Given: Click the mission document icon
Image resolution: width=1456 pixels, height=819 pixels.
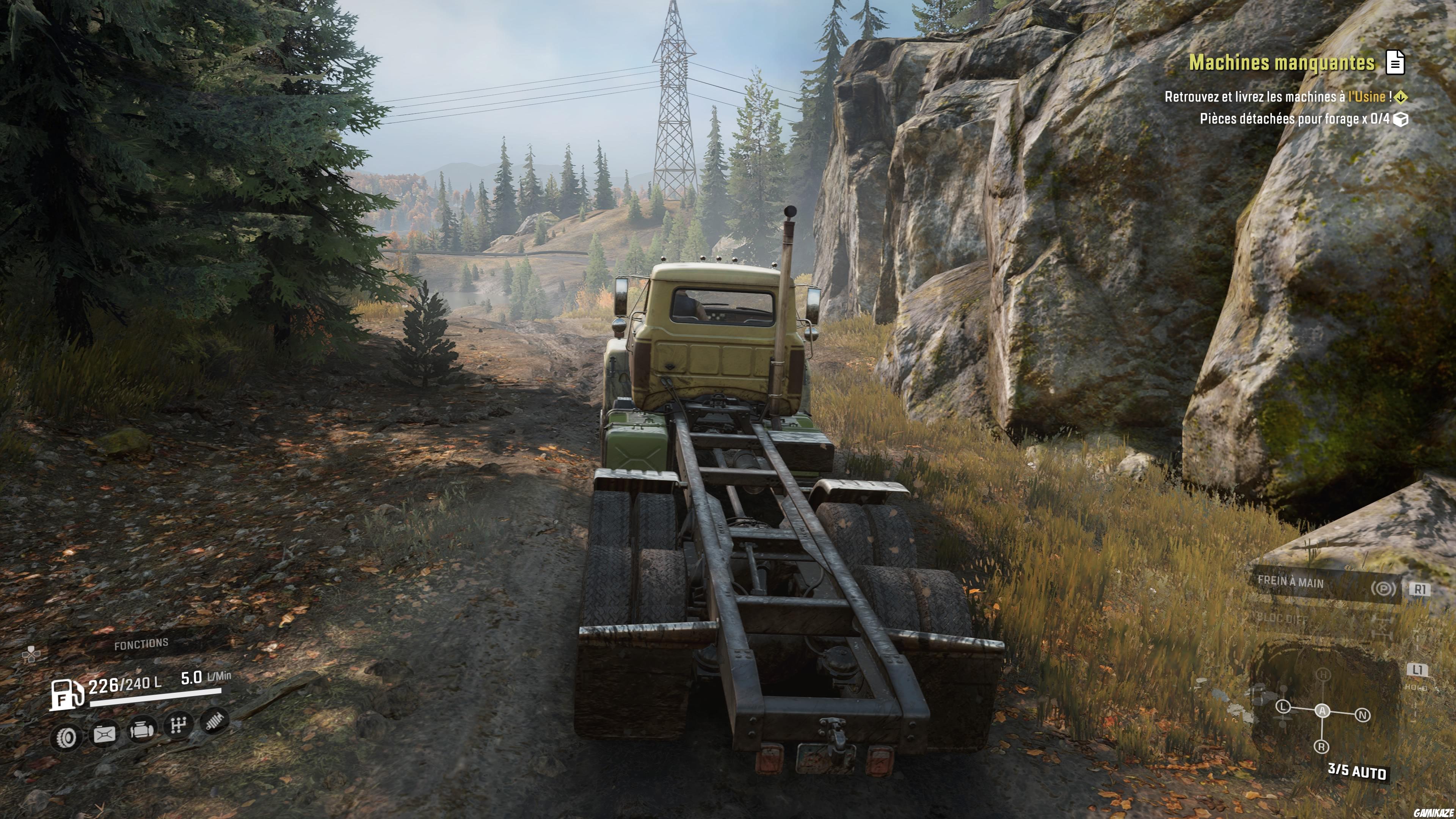Looking at the screenshot, I should (1395, 63).
